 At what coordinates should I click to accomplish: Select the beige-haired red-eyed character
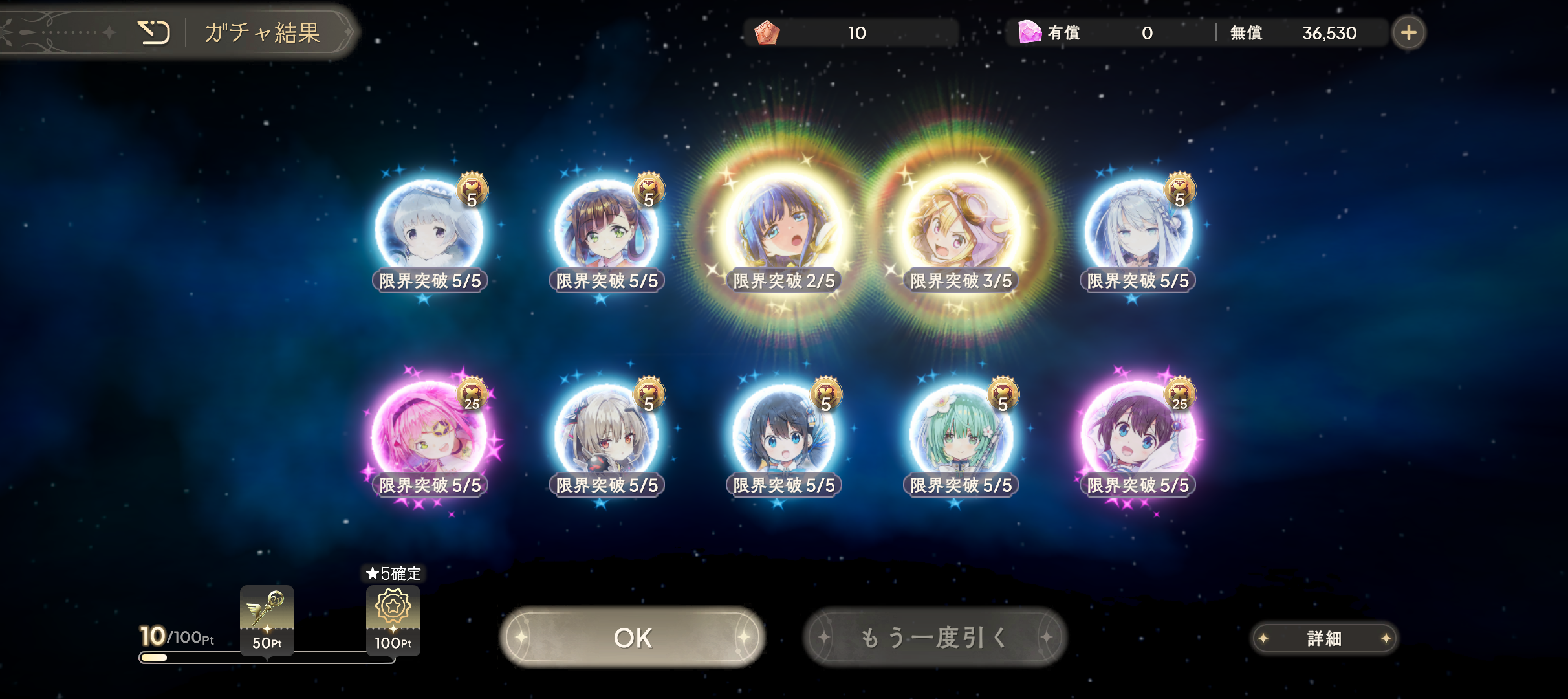point(606,435)
